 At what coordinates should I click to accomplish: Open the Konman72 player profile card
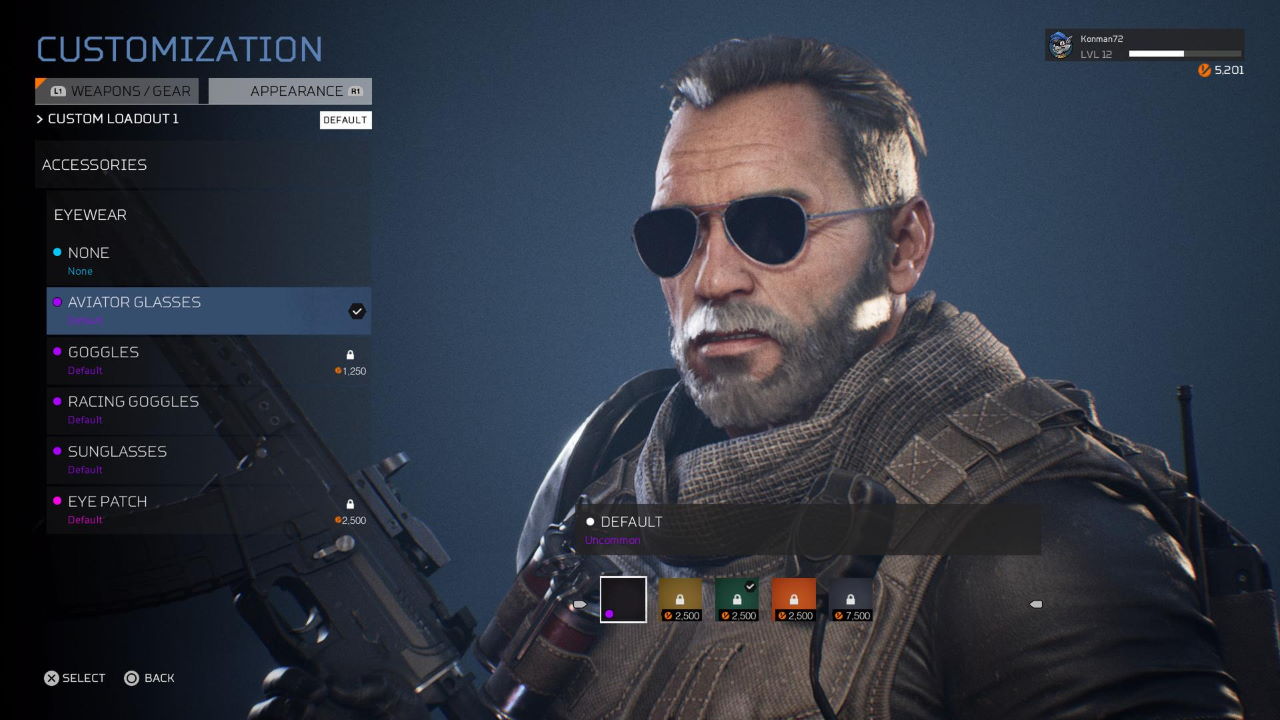click(1144, 46)
